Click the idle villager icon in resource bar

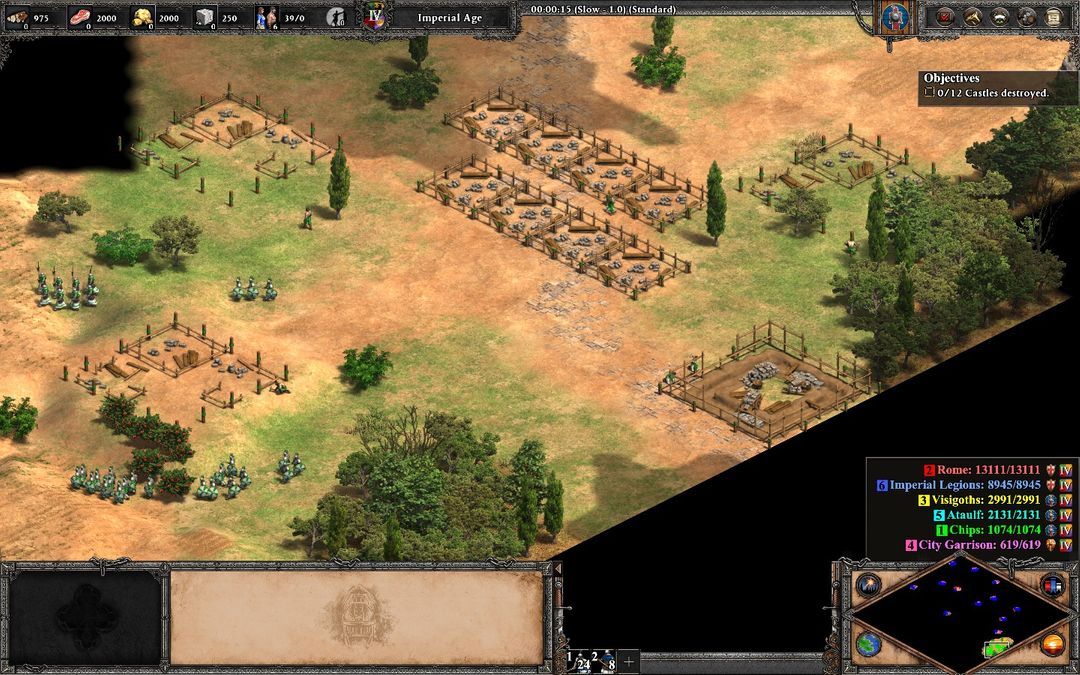[341, 16]
